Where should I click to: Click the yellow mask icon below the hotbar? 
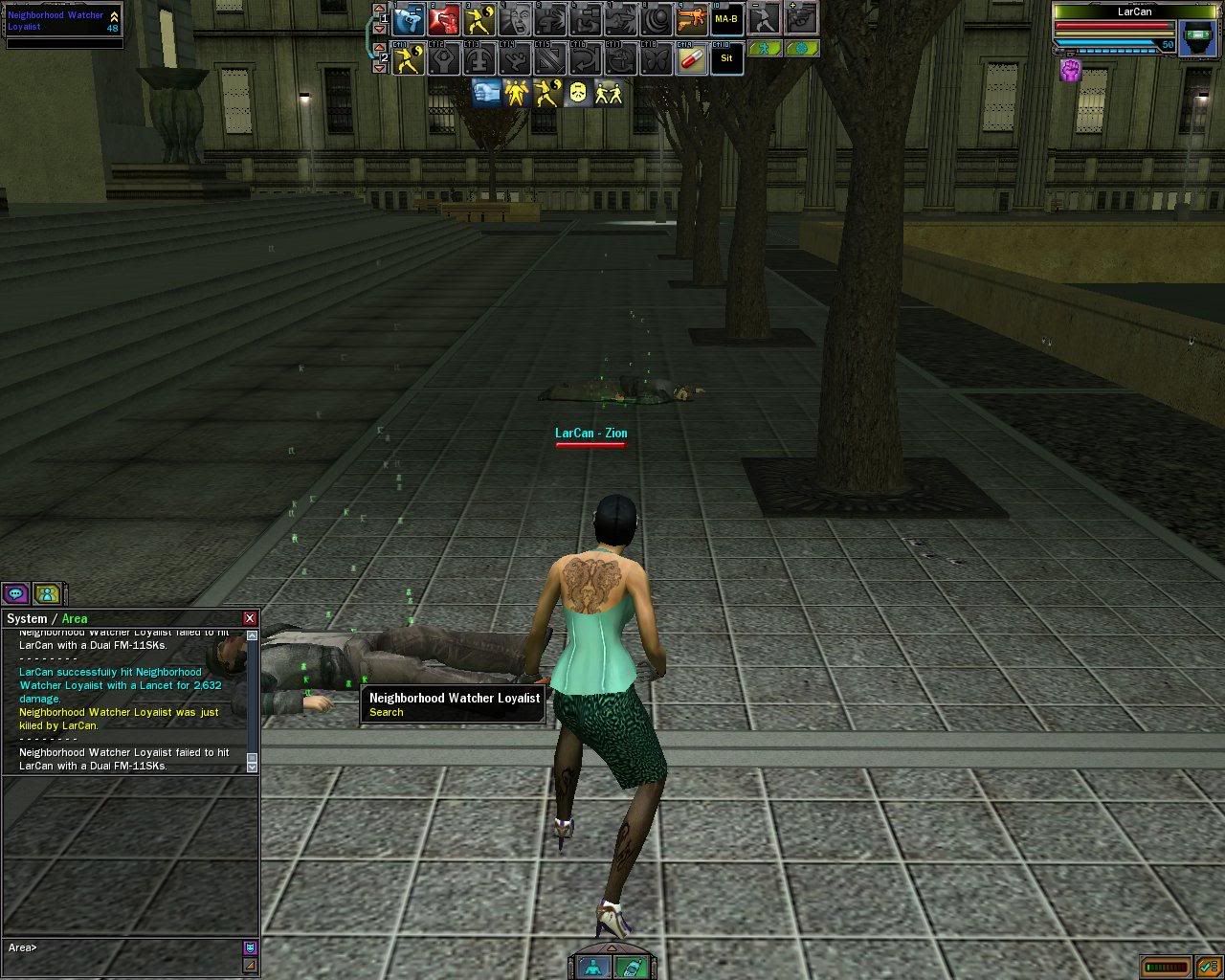click(x=577, y=93)
